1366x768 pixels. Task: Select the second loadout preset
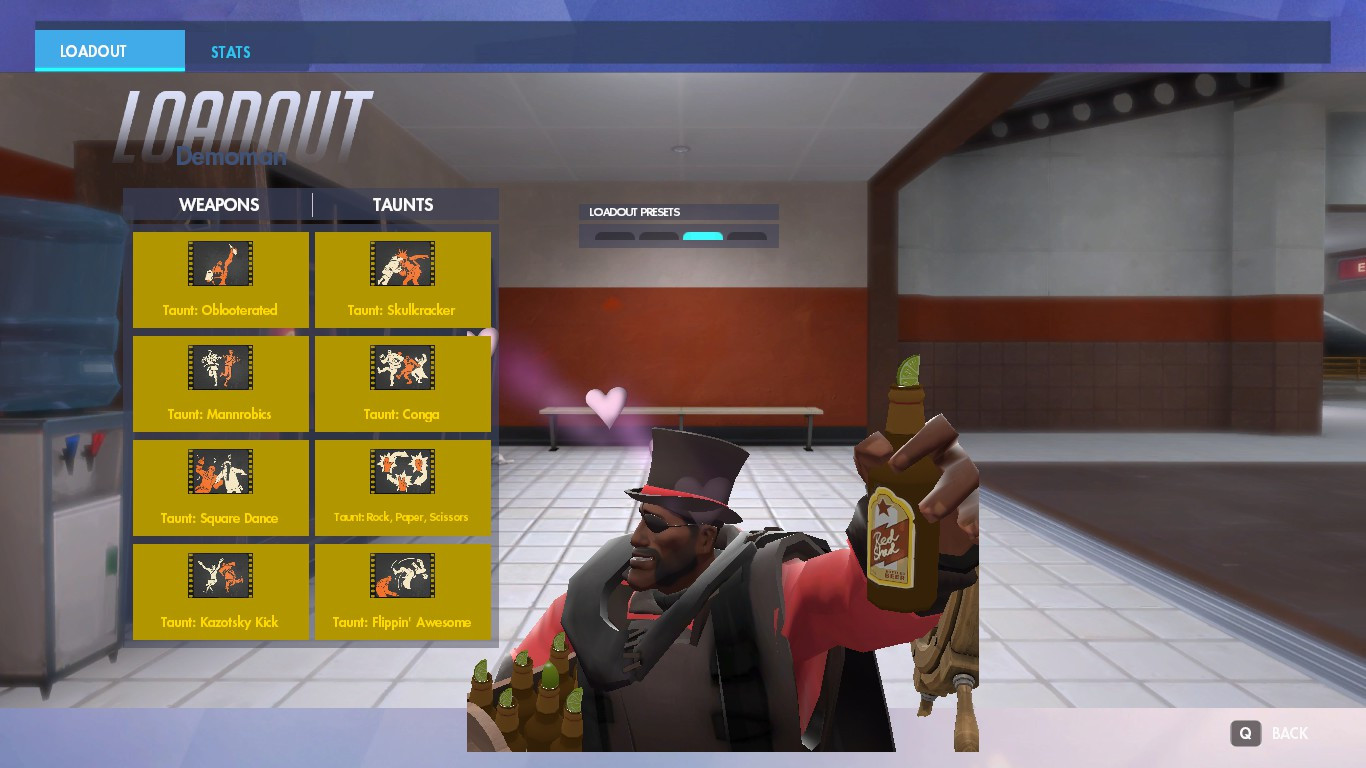pos(658,237)
